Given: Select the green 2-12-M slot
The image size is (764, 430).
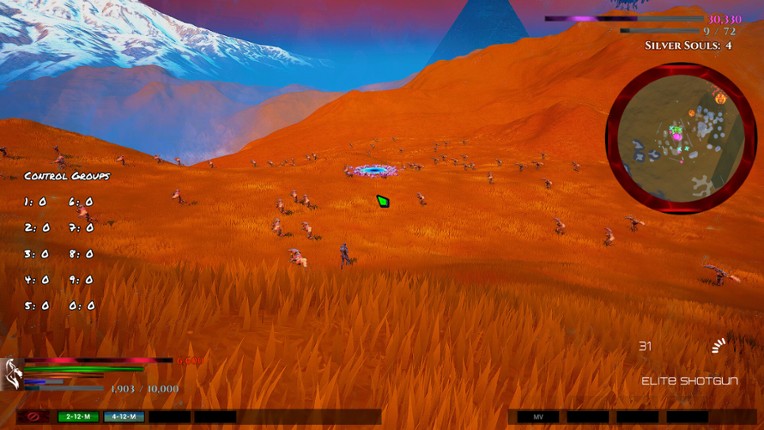Looking at the screenshot, I should (x=78, y=416).
